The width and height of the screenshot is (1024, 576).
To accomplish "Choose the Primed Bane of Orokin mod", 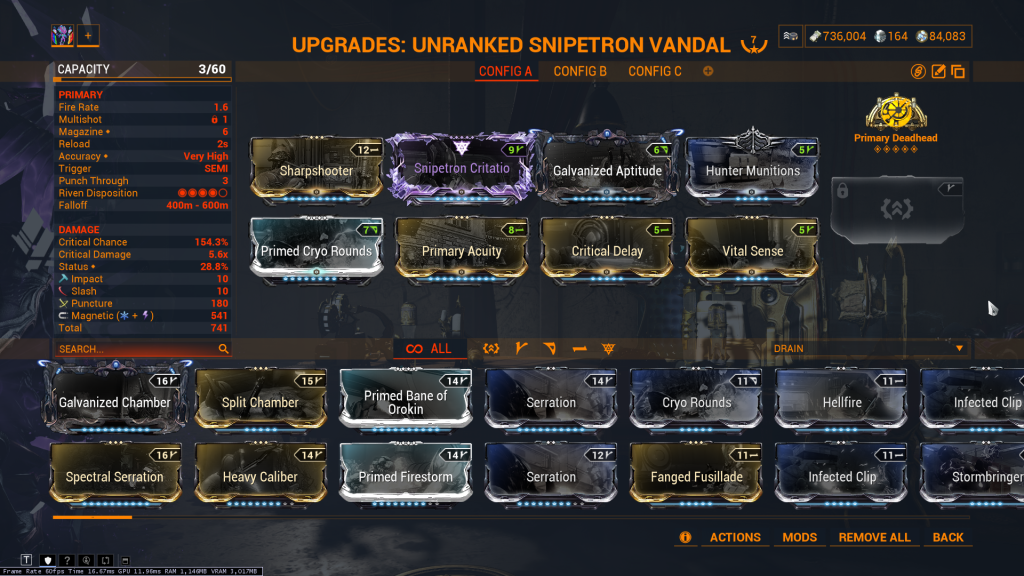I will click(x=405, y=400).
